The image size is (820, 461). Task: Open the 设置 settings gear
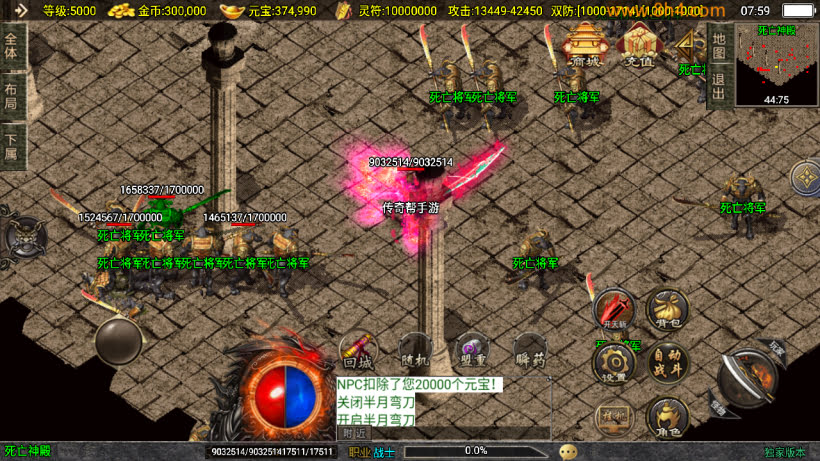click(614, 362)
